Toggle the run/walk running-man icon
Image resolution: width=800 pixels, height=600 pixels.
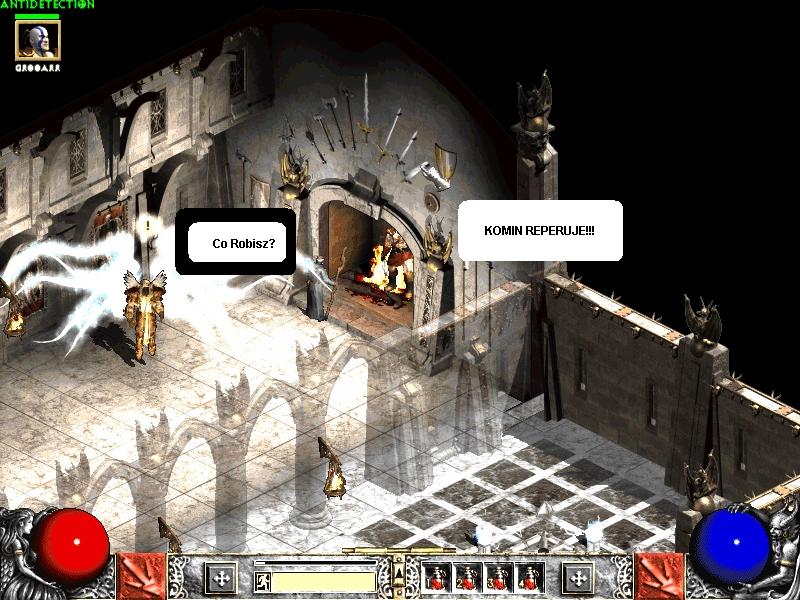[262, 581]
